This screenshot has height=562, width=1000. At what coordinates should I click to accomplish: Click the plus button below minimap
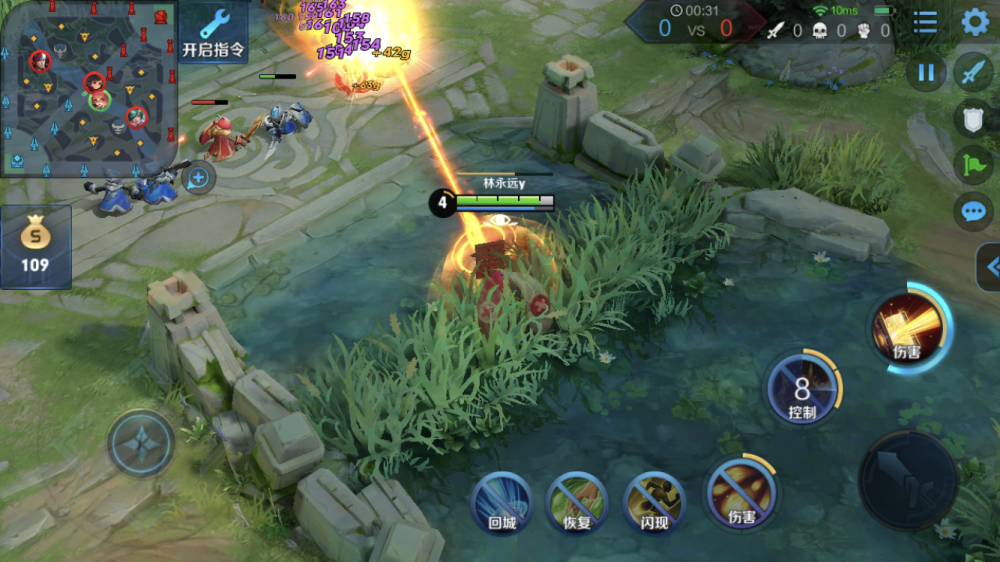coord(199,178)
